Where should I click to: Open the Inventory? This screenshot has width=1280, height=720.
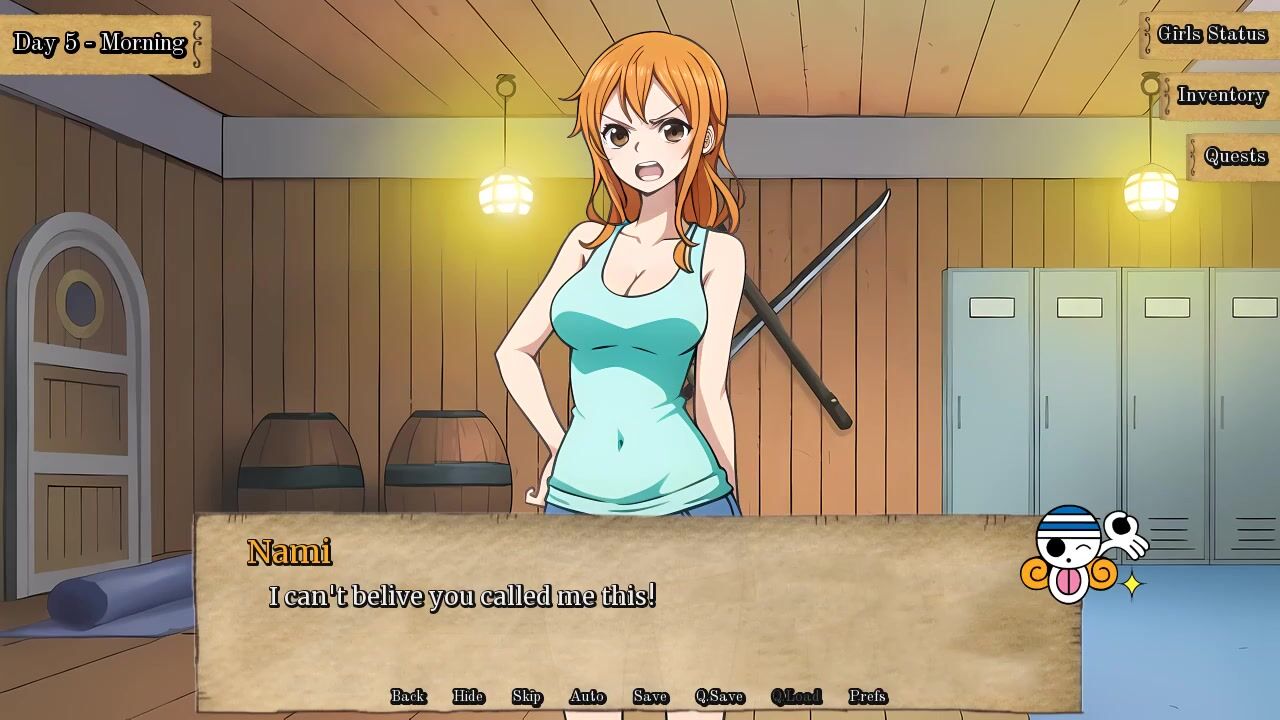tap(1221, 95)
